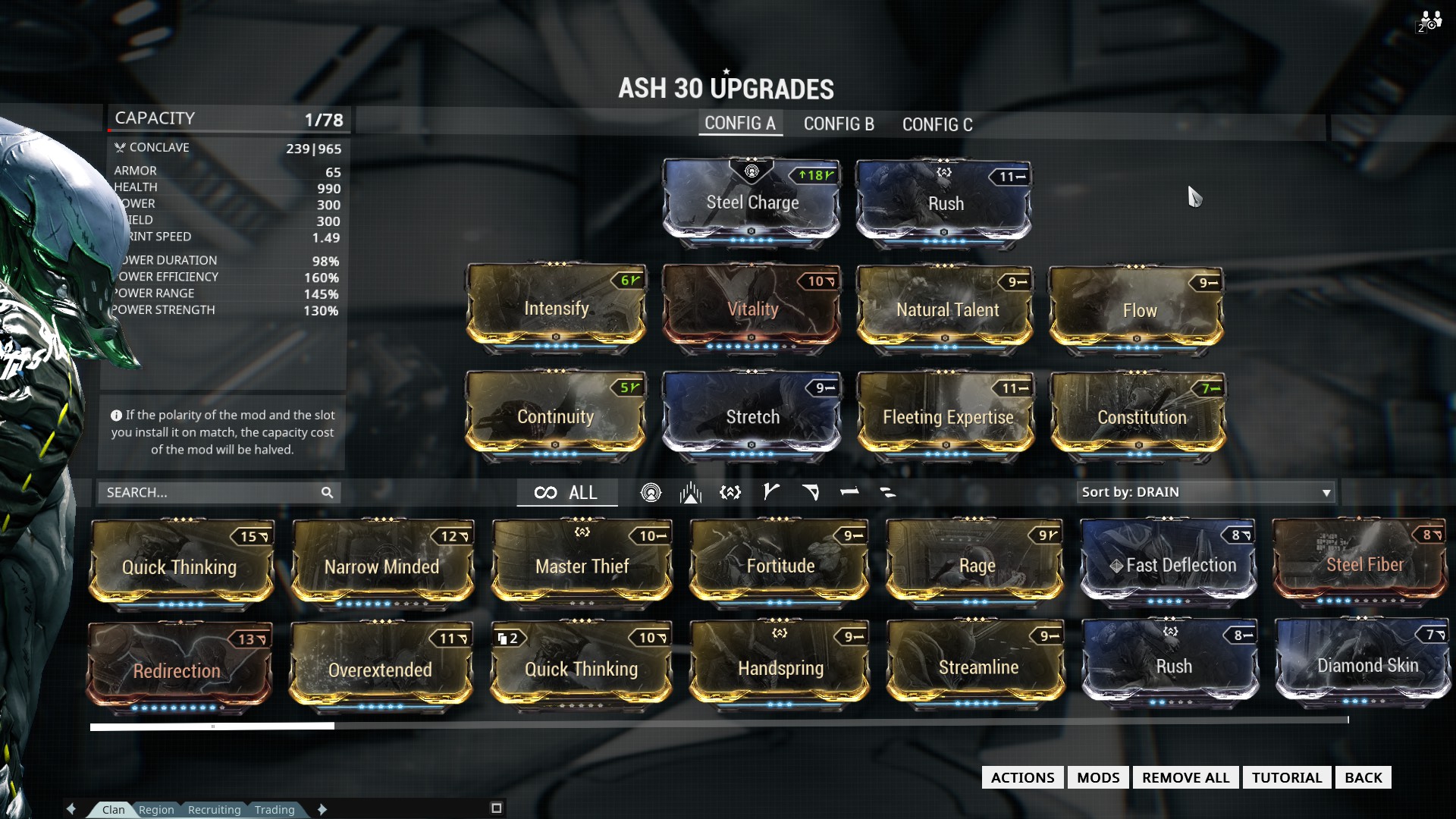Choose the equipped Vitality mod
Screen dimensions: 1456x819
(x=752, y=309)
